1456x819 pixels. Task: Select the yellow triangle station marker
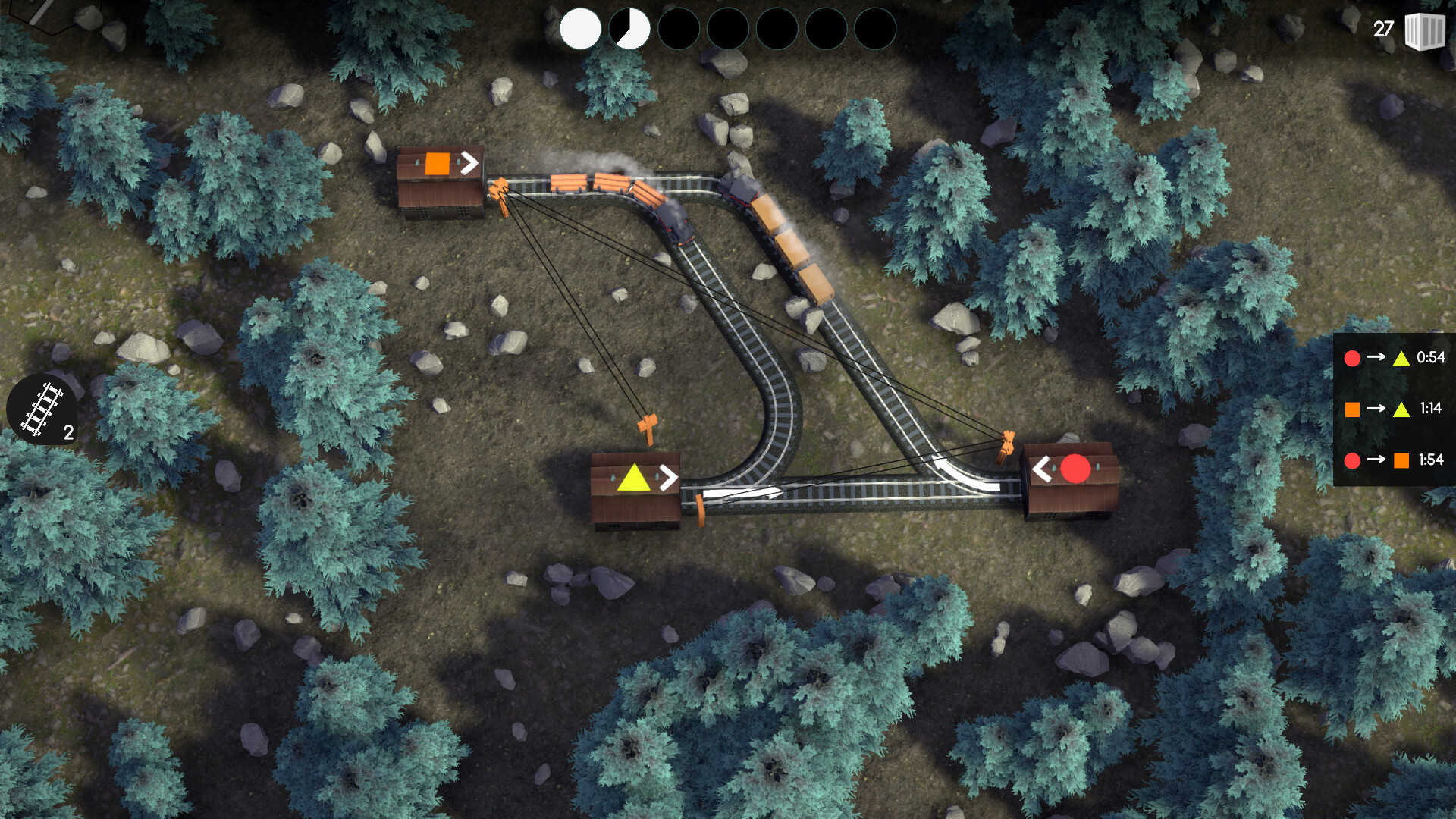point(634,479)
